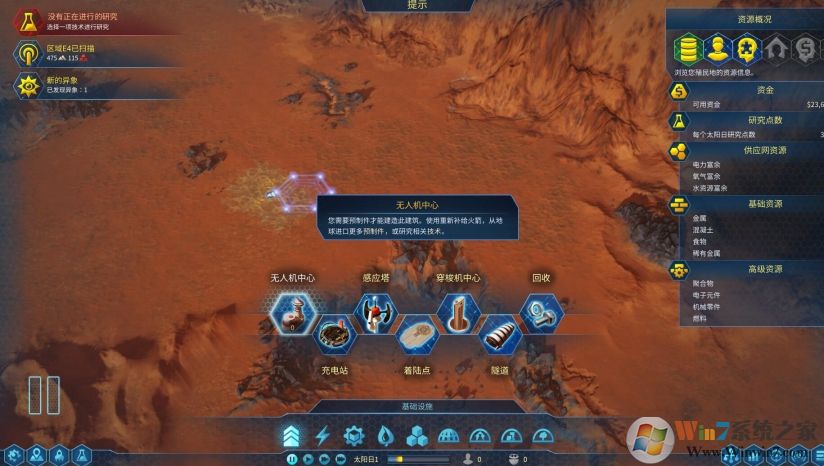Select the 无人机中心 drone hub building
Screen dimensions: 824x466
click(293, 311)
